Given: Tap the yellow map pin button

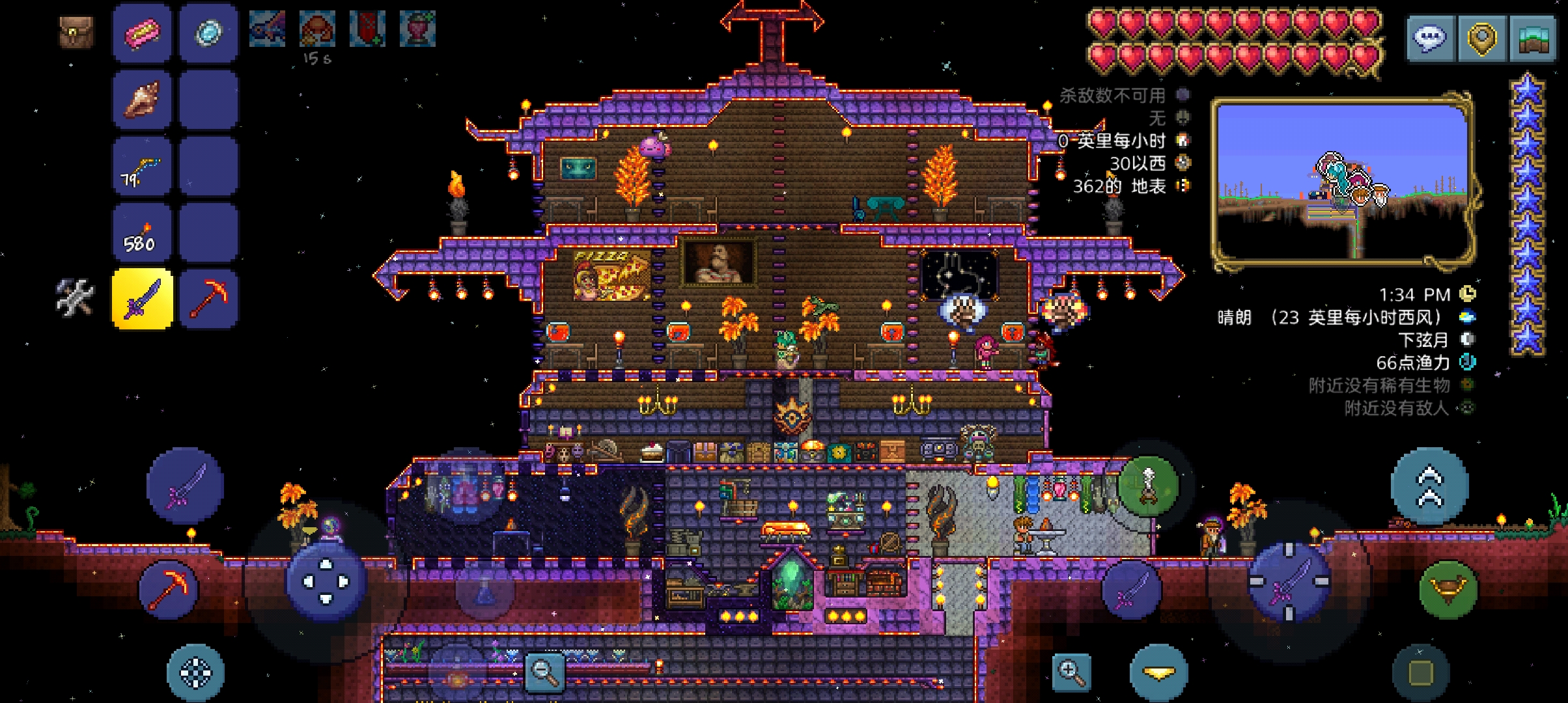Looking at the screenshot, I should (1481, 39).
